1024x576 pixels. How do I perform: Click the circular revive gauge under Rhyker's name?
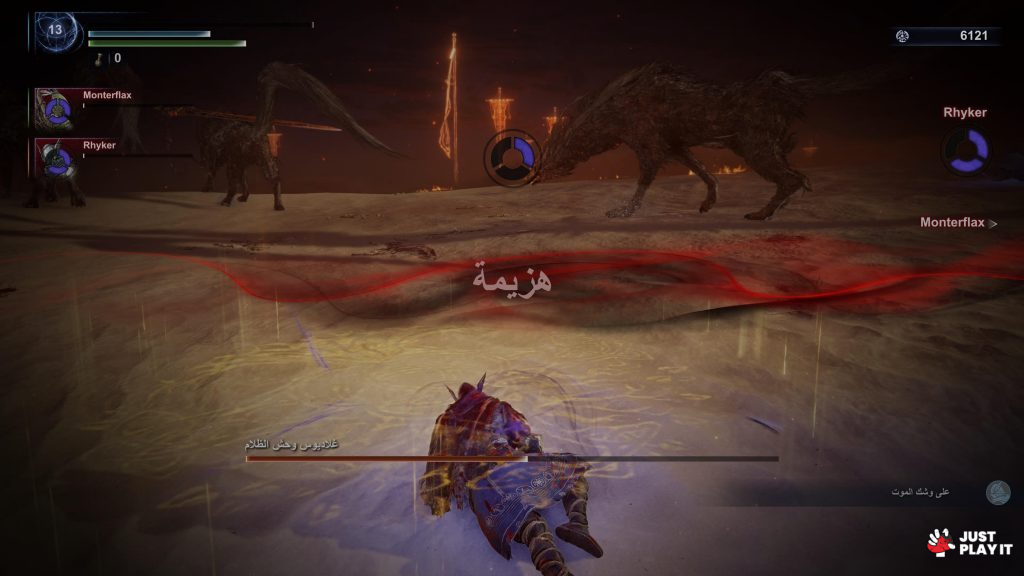click(966, 150)
